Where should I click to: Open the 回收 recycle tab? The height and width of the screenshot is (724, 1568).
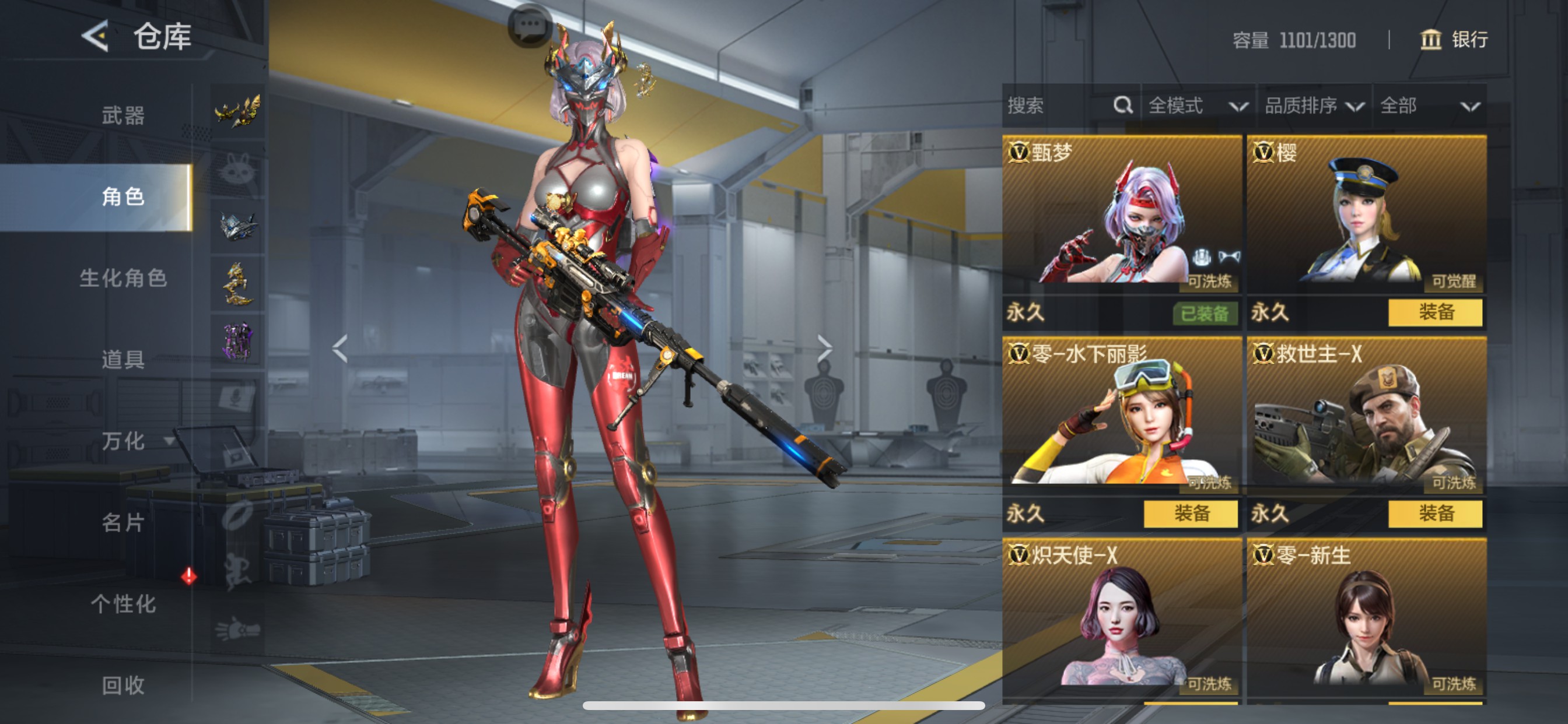click(123, 686)
